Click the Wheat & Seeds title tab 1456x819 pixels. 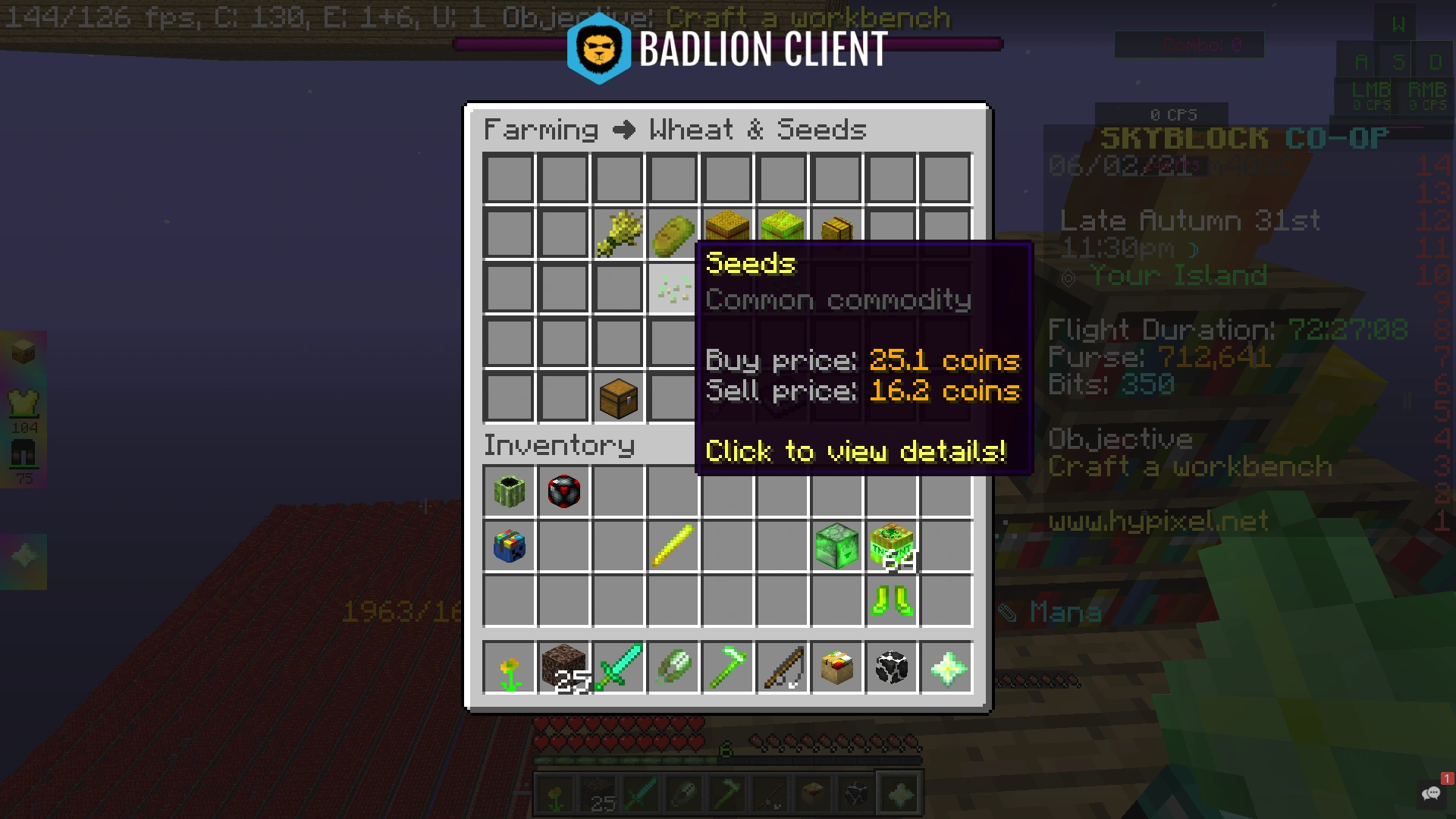(755, 129)
